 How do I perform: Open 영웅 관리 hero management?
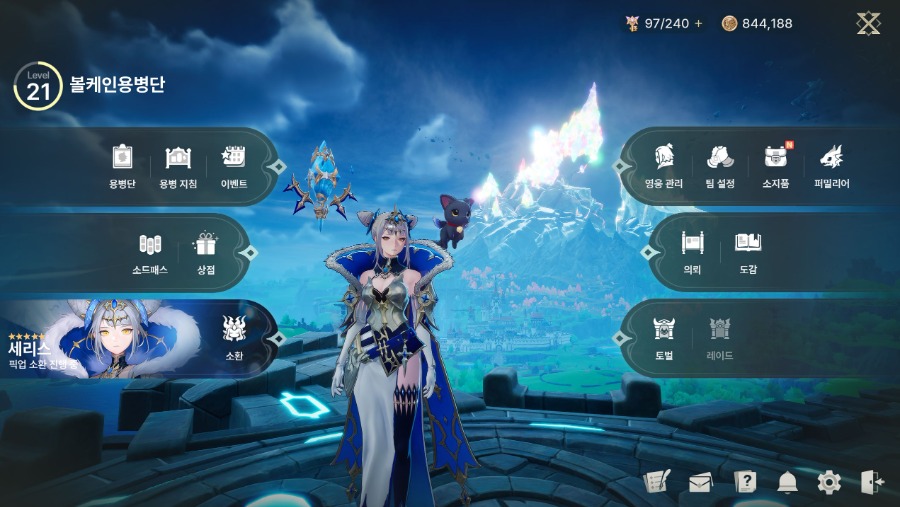coord(662,165)
